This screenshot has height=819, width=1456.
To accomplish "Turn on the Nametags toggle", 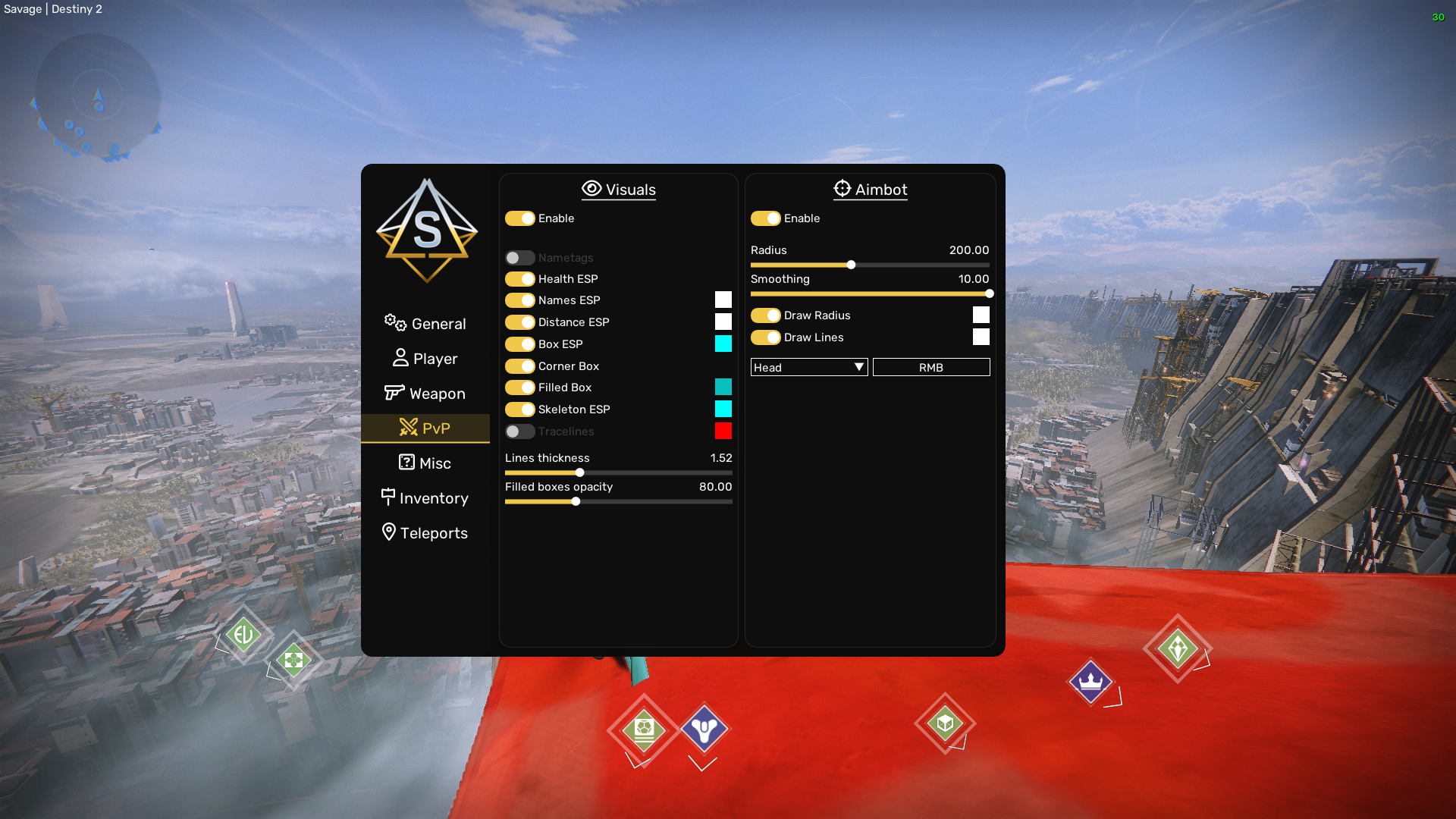I will (x=520, y=258).
